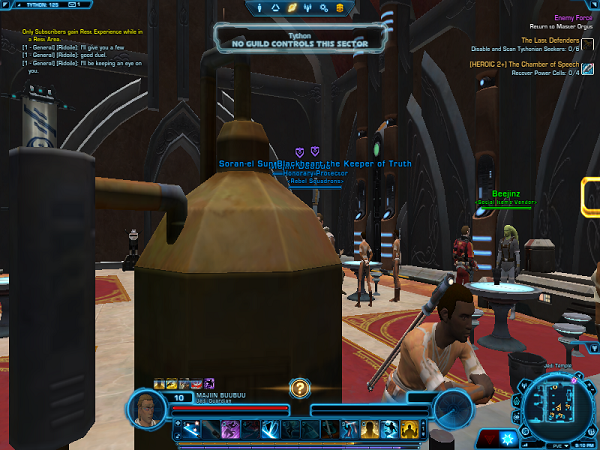
Task: Click the Enemy Force quest entry
Action: [572, 17]
